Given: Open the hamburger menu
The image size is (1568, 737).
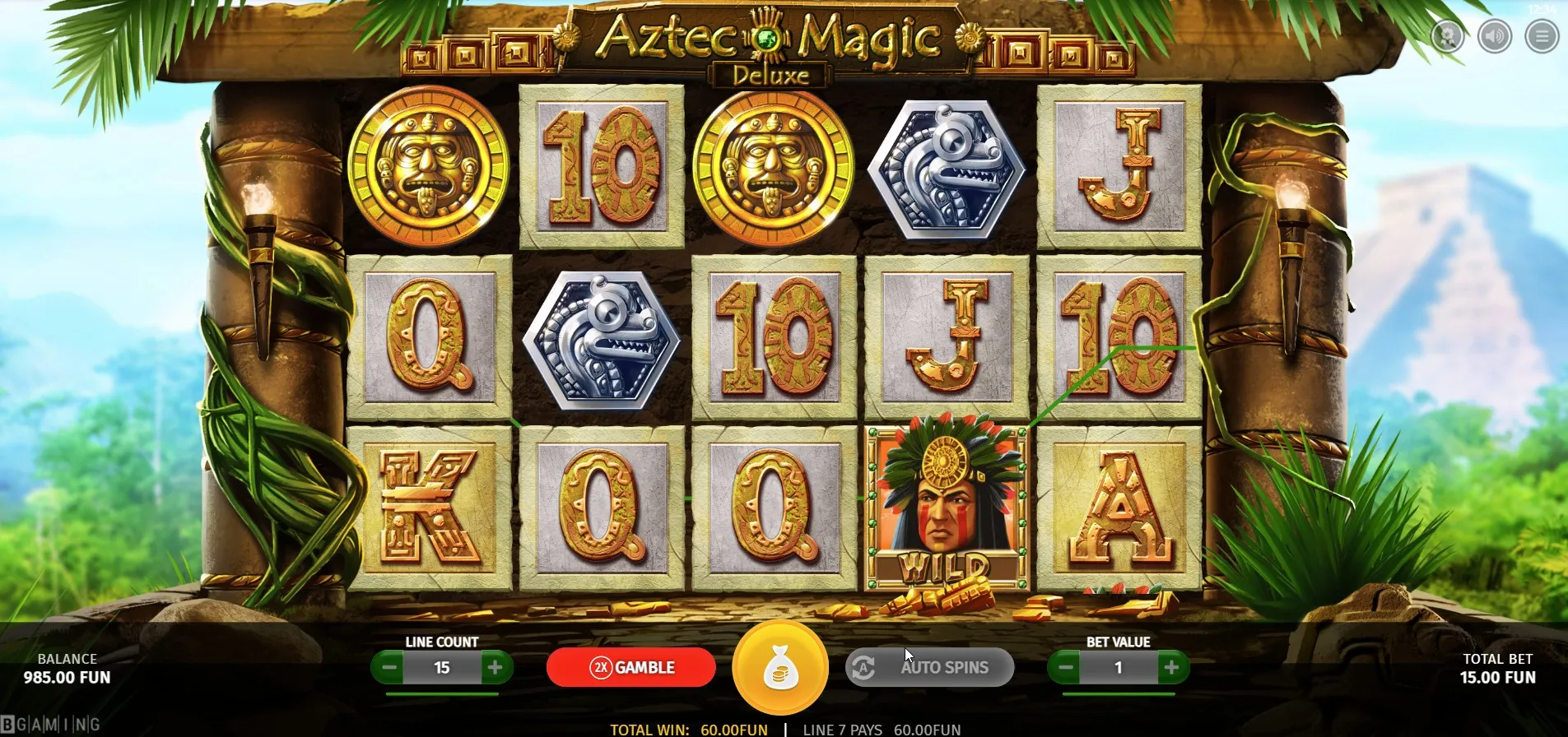Looking at the screenshot, I should [x=1541, y=36].
